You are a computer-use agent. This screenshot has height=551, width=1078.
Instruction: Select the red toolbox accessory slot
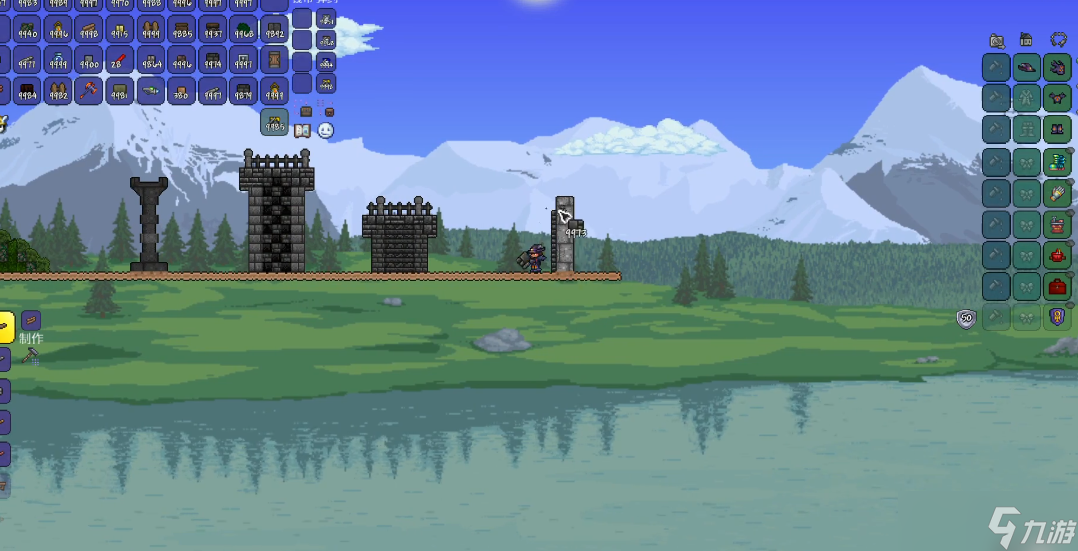(x=1058, y=286)
